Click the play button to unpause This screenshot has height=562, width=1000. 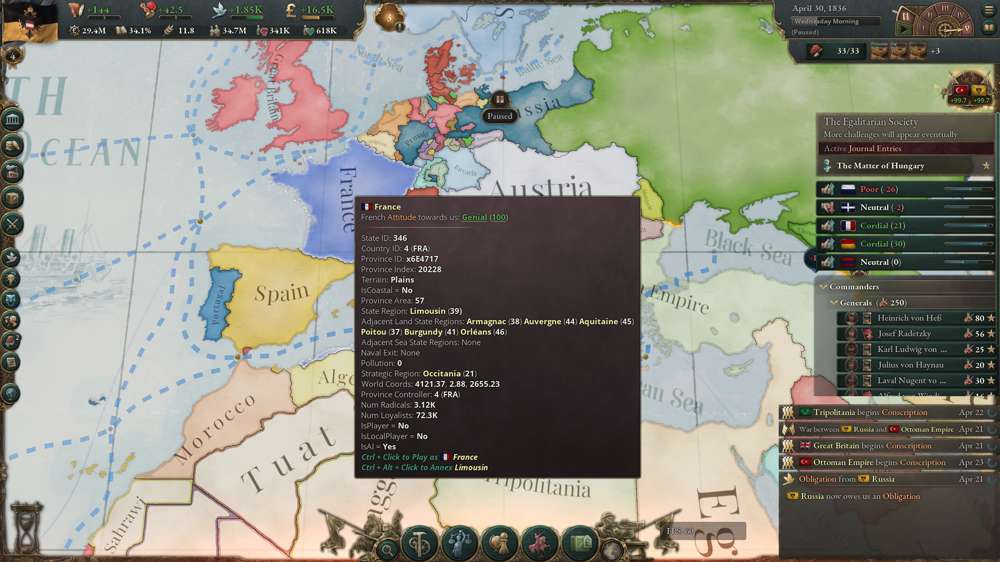(905, 29)
